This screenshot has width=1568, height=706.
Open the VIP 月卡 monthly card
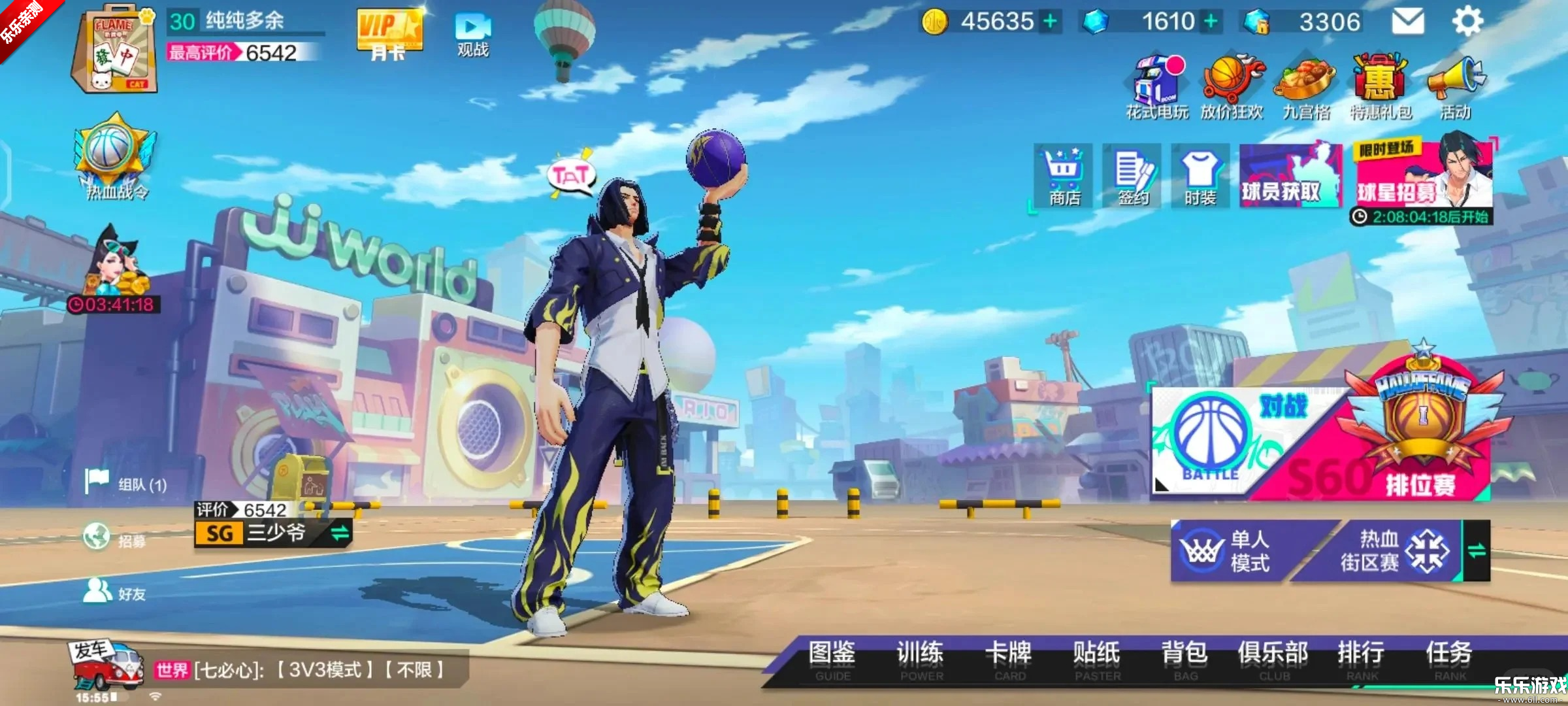[x=389, y=35]
